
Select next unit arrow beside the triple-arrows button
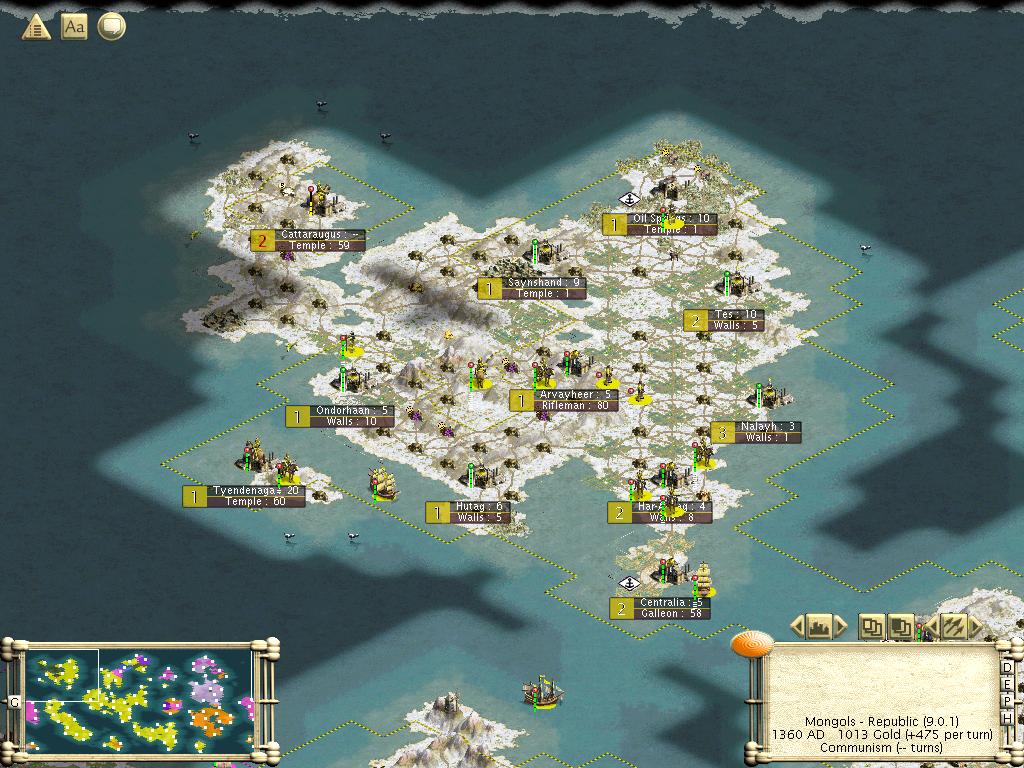[x=975, y=627]
